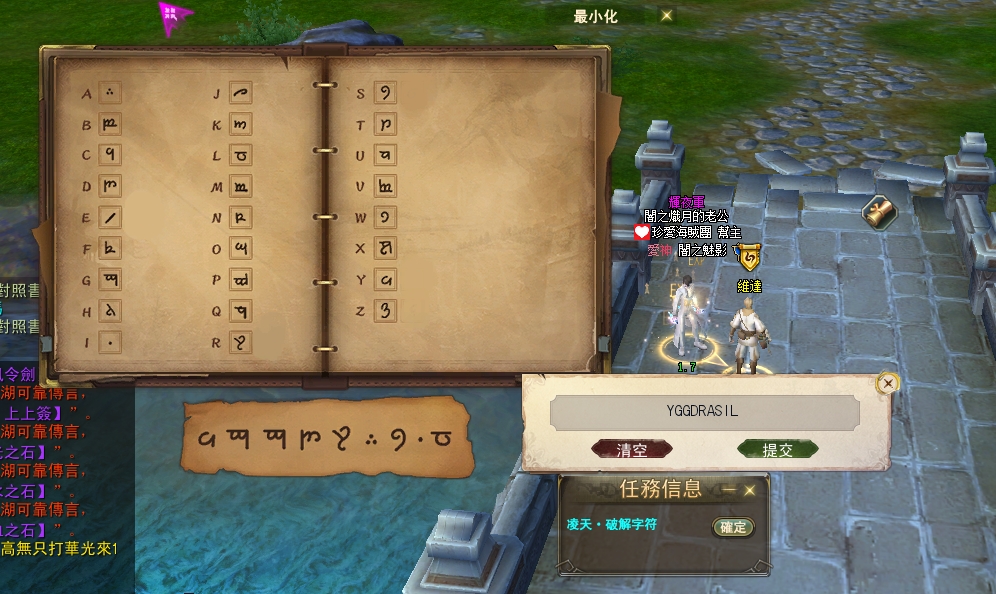Close the answer entry dialog

(886, 383)
